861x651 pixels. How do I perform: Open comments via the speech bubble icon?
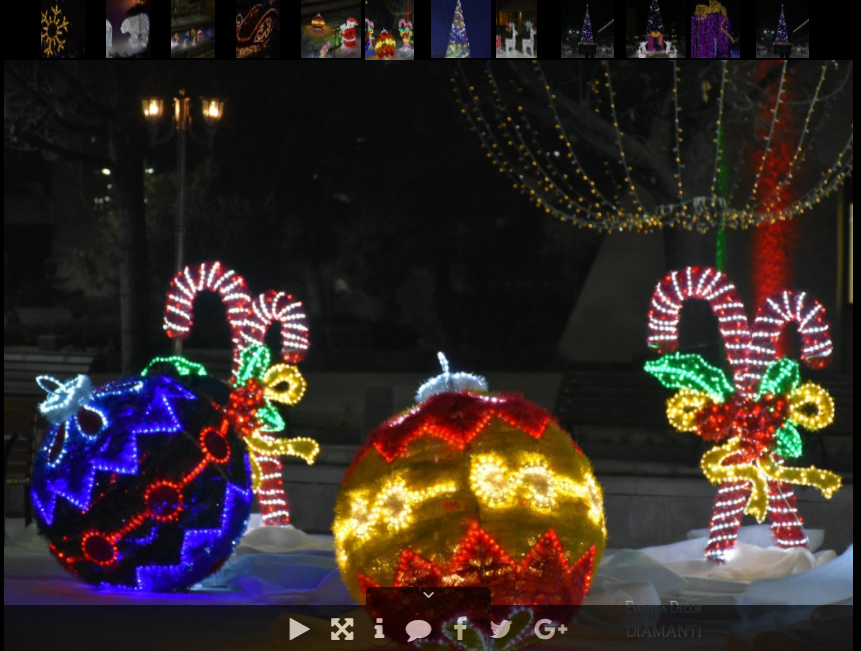(x=418, y=630)
